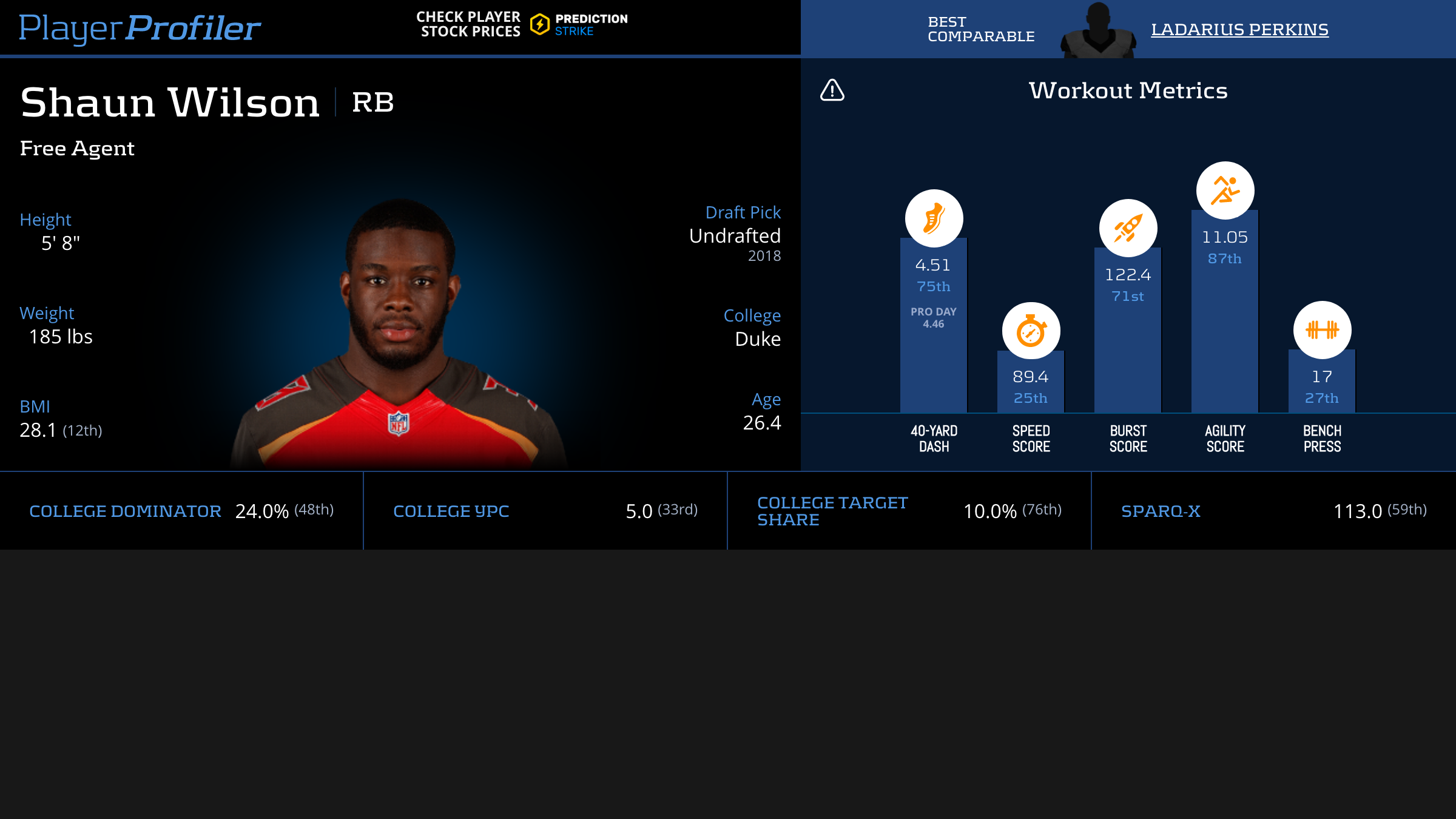
Task: Select the Speed Score stopwatch icon
Action: (1031, 331)
